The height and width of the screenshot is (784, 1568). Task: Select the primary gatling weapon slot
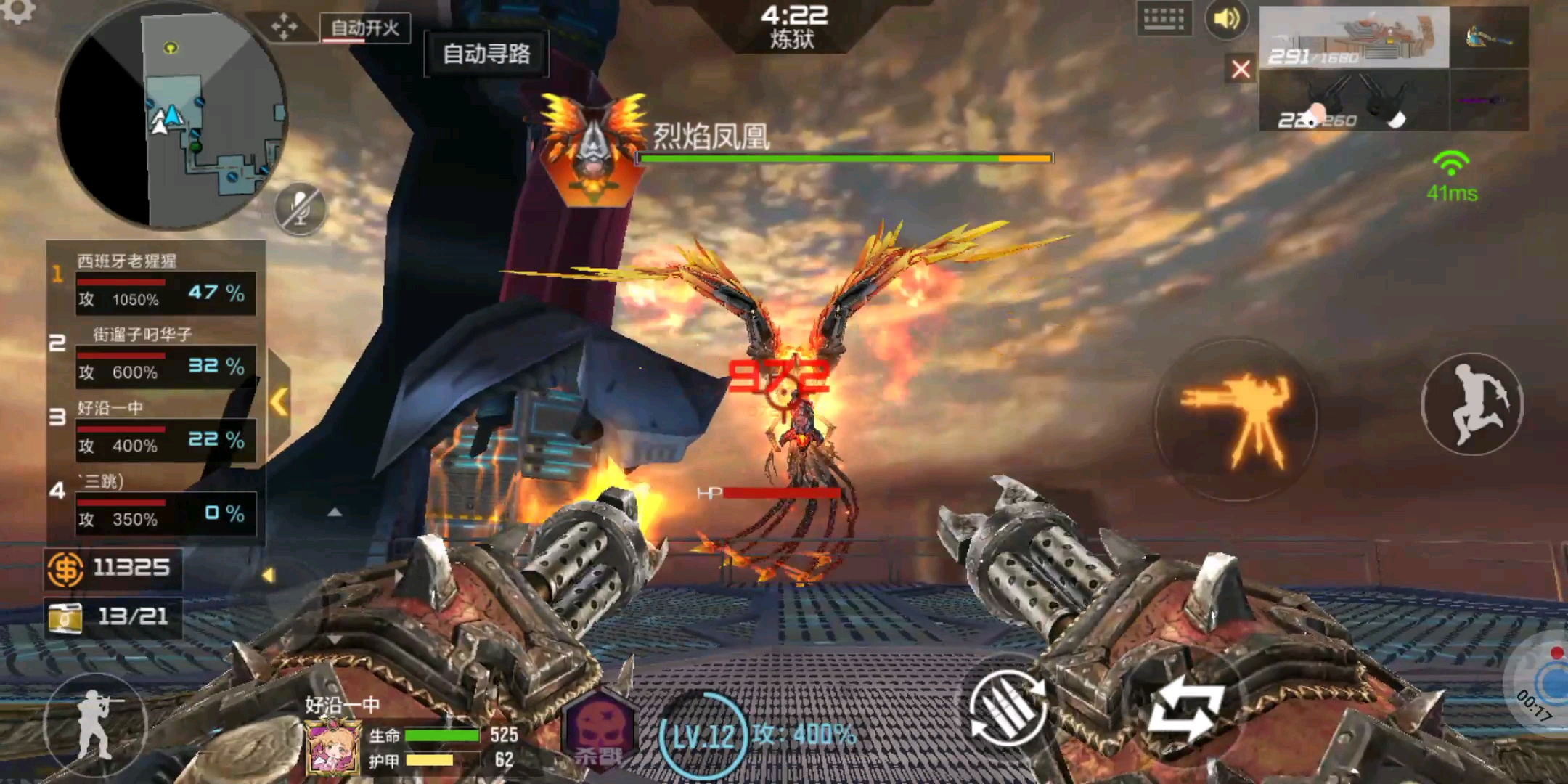point(1354,38)
